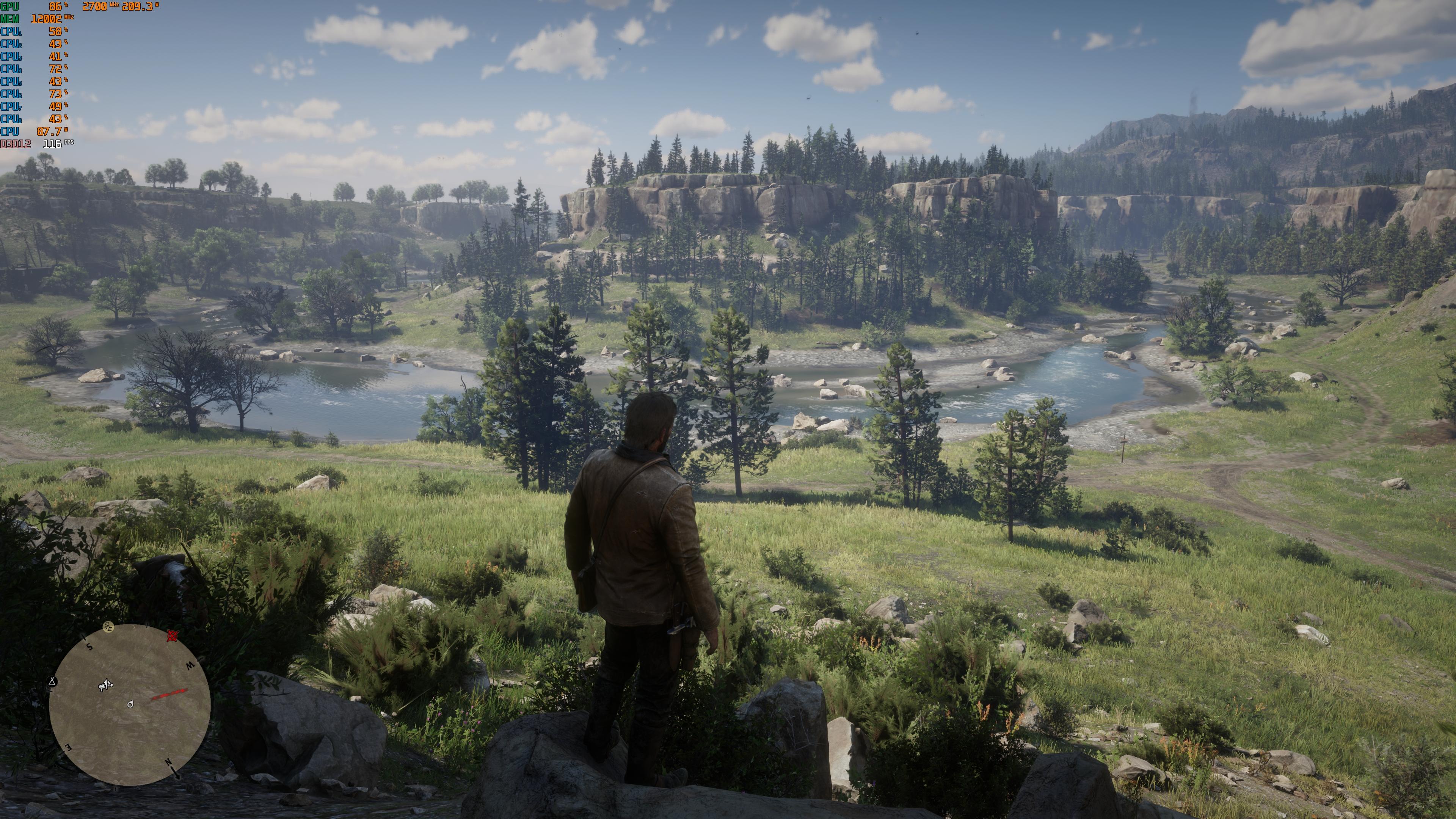Click the GPU 2700 MHz clock value
This screenshot has height=819, width=1456.
[96, 7]
